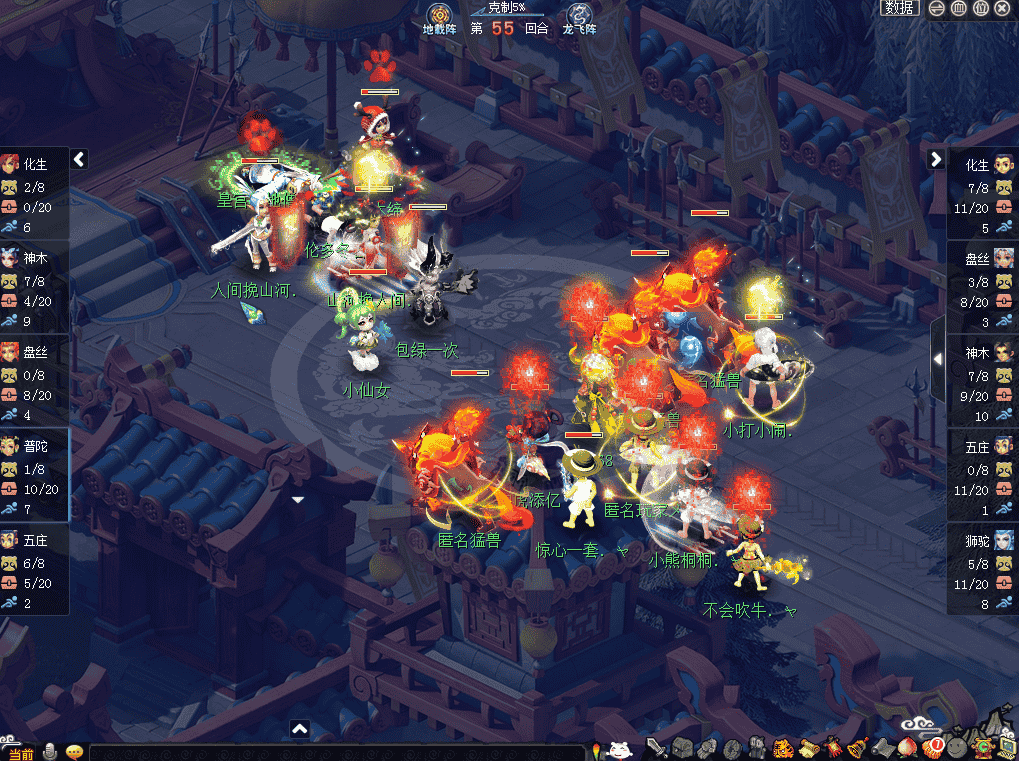Open the chat speech bubble icon
The image size is (1019, 761).
click(74, 752)
